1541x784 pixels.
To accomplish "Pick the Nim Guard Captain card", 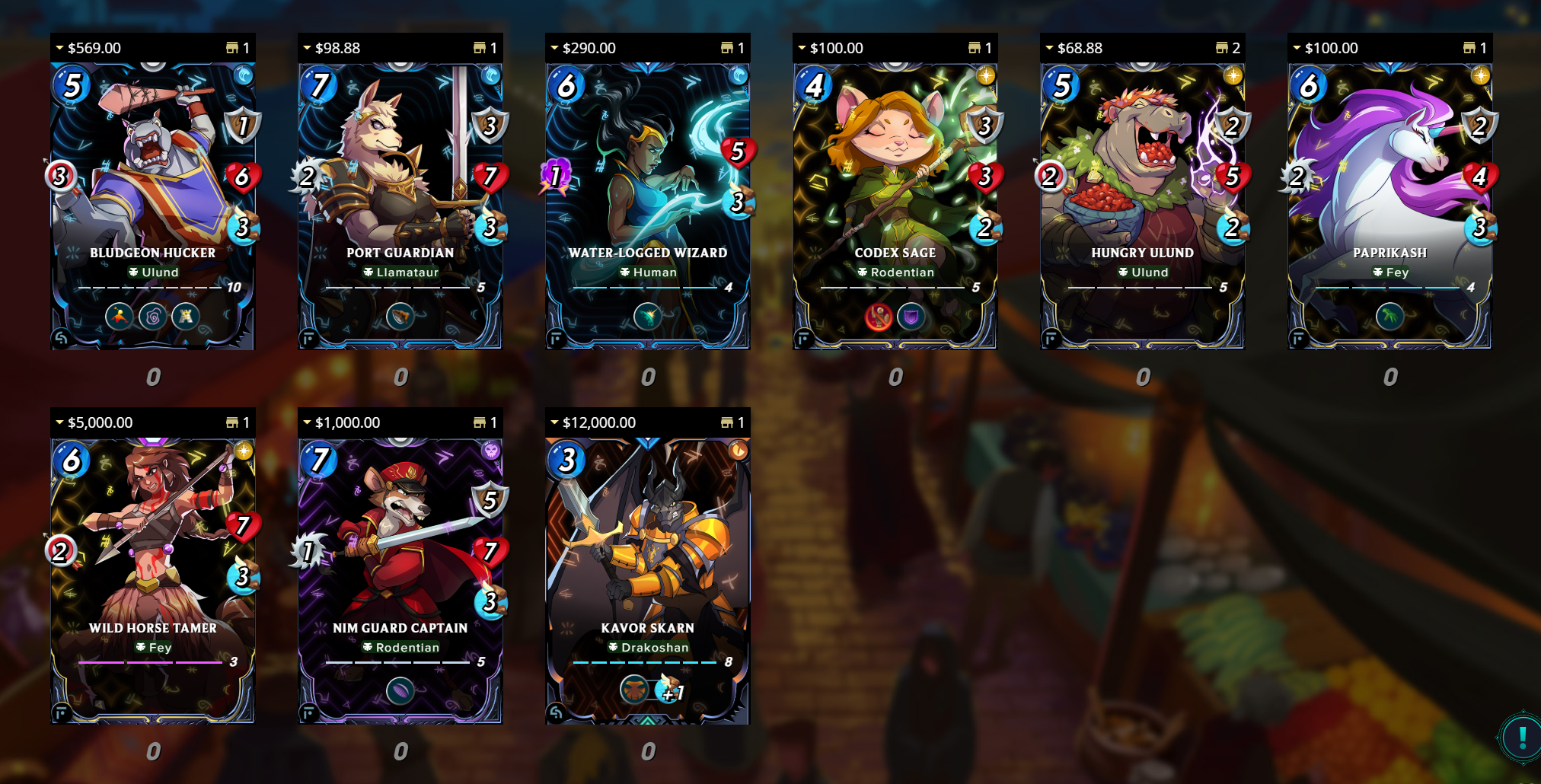I will coord(400,580).
